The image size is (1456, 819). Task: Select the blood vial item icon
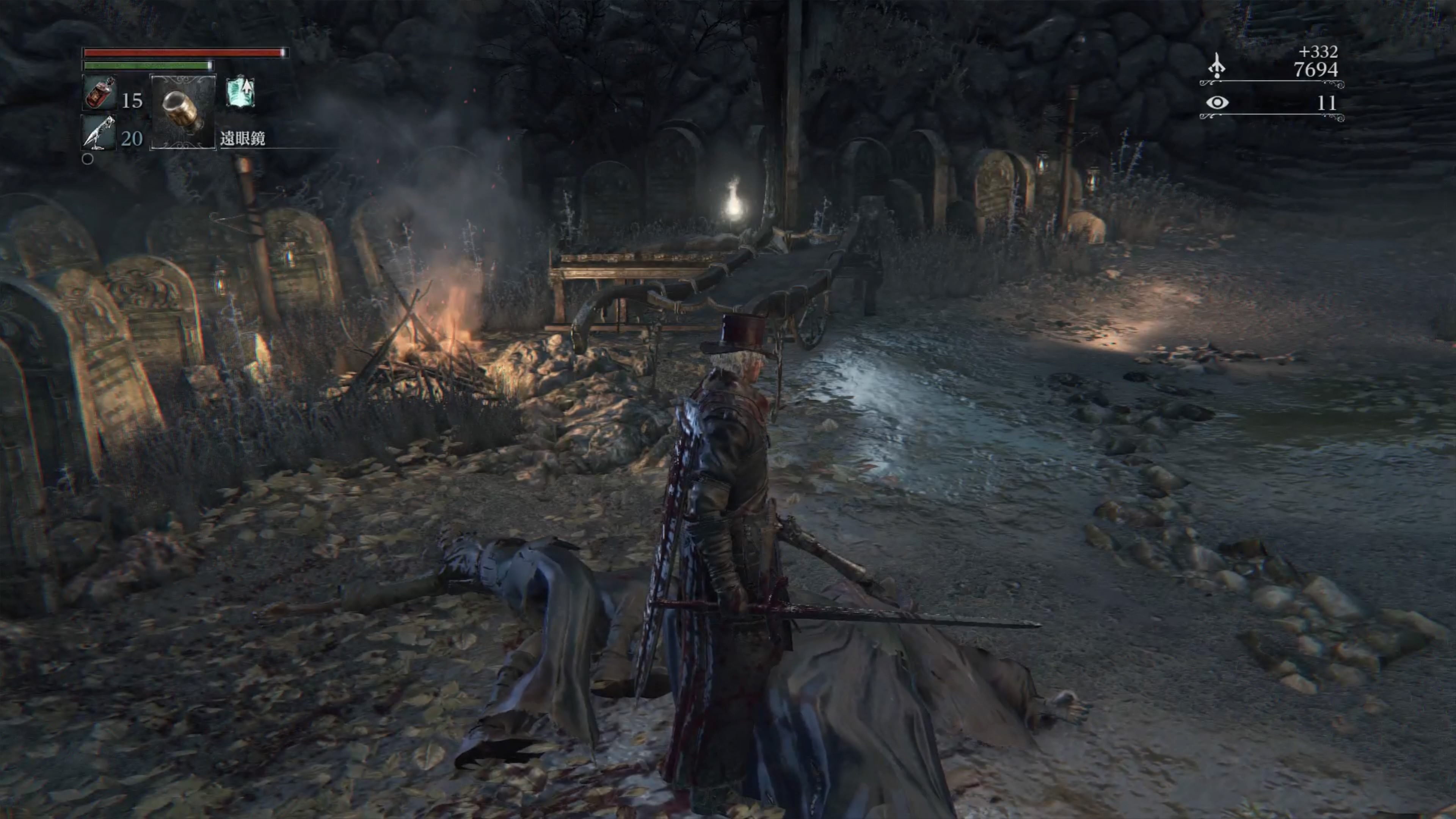coord(100,93)
